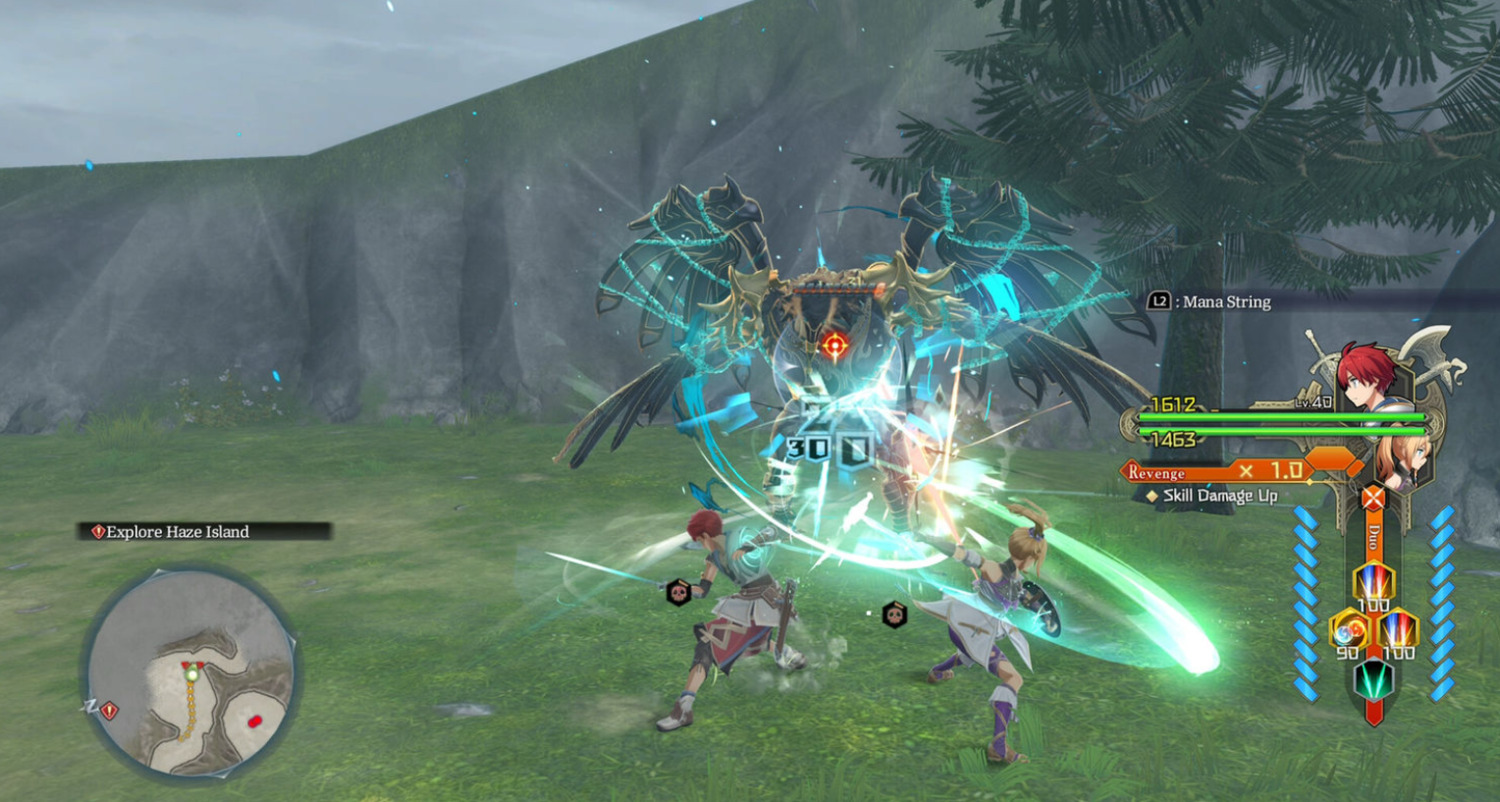1500x802 pixels.
Task: Activate the orange swirl skill costing 90
Action: (x=1347, y=628)
